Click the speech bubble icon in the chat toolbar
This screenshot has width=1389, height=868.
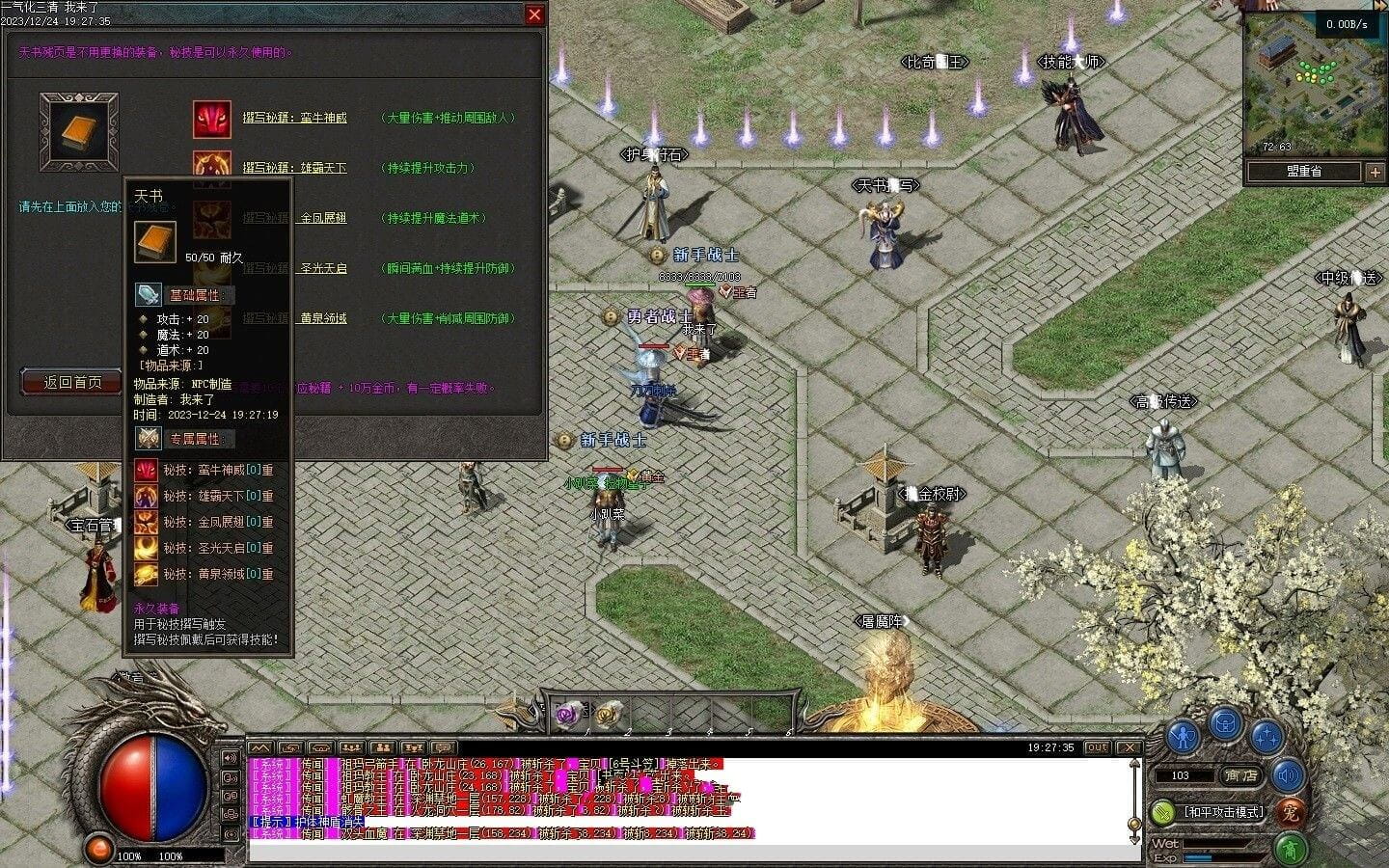click(443, 748)
